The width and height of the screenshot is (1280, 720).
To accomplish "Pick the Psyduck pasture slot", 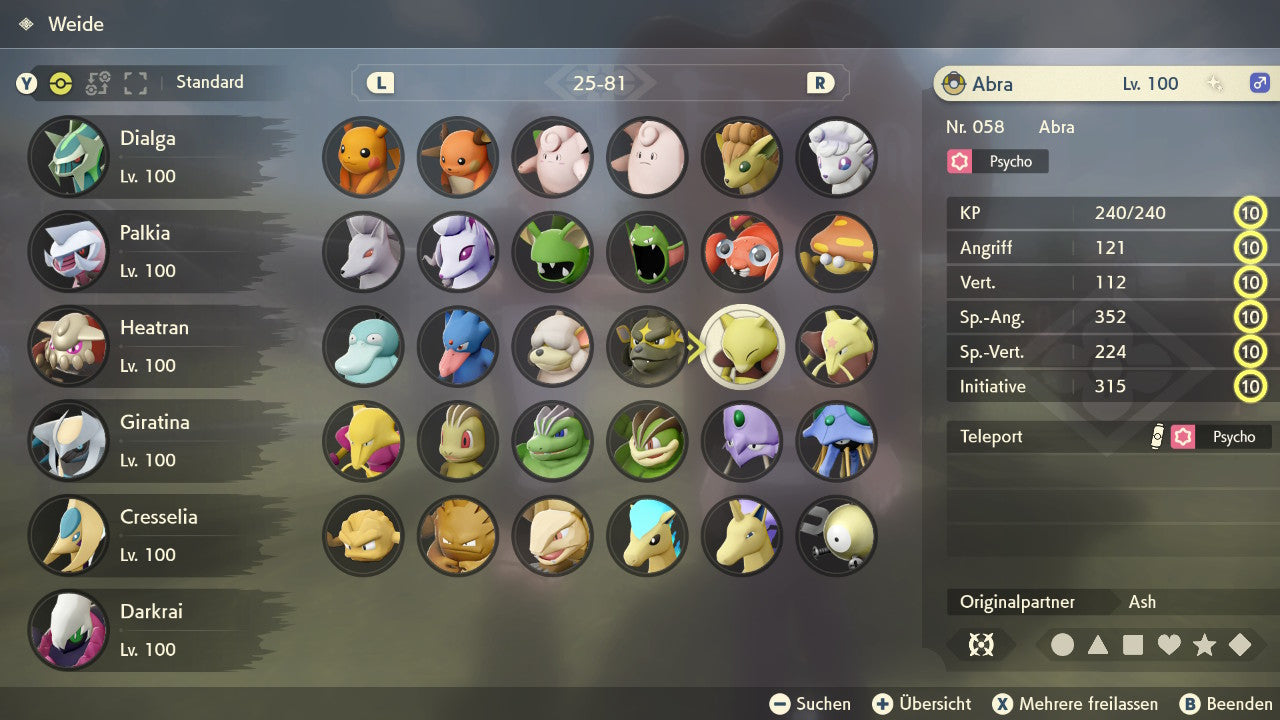I will (363, 346).
